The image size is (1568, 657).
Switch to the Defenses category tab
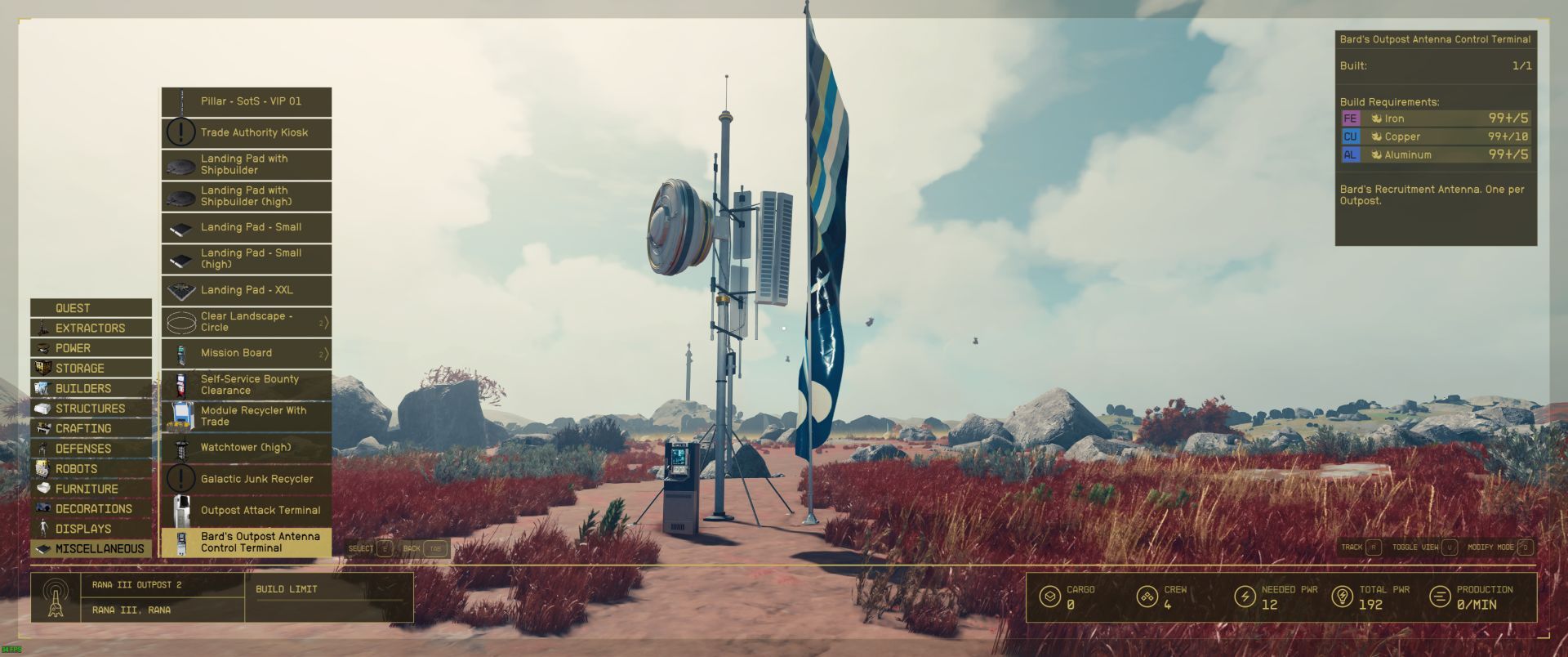click(90, 448)
